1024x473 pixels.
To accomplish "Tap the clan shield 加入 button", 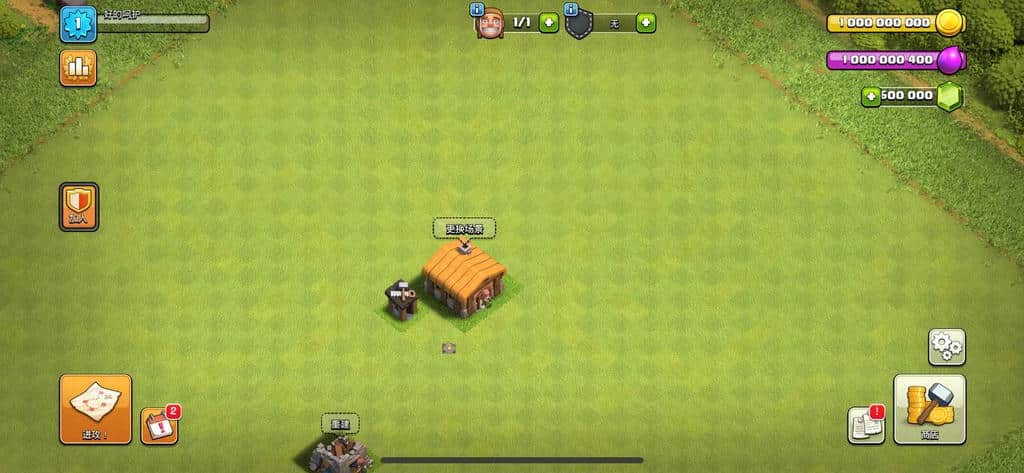I will coord(79,207).
